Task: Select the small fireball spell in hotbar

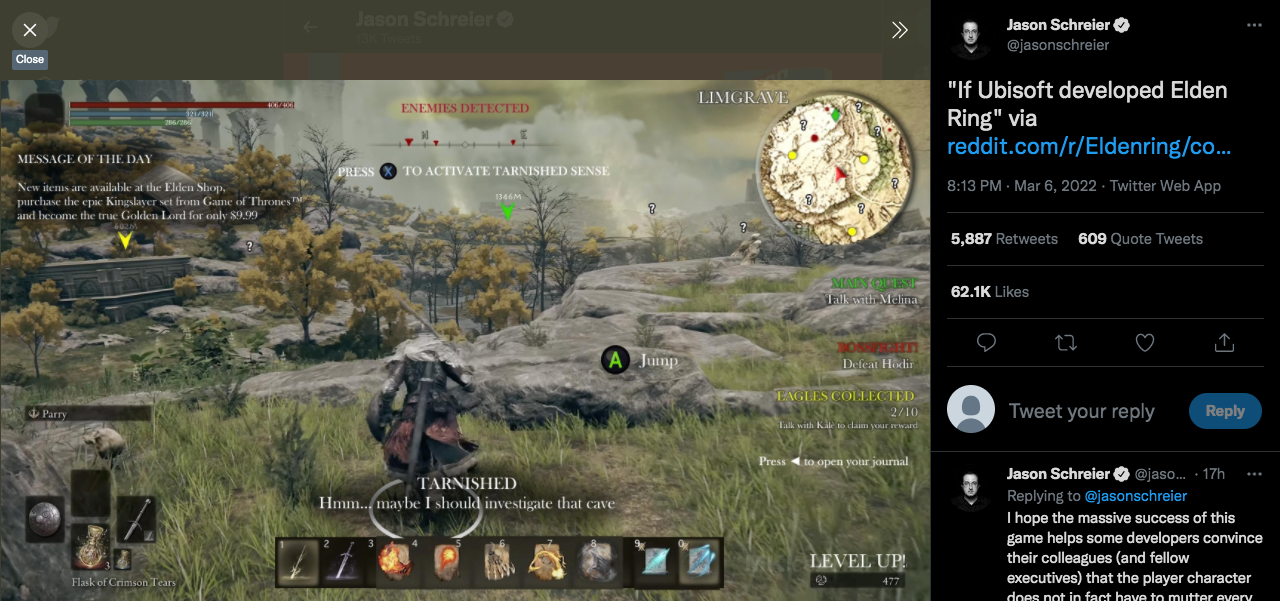Action: 445,564
